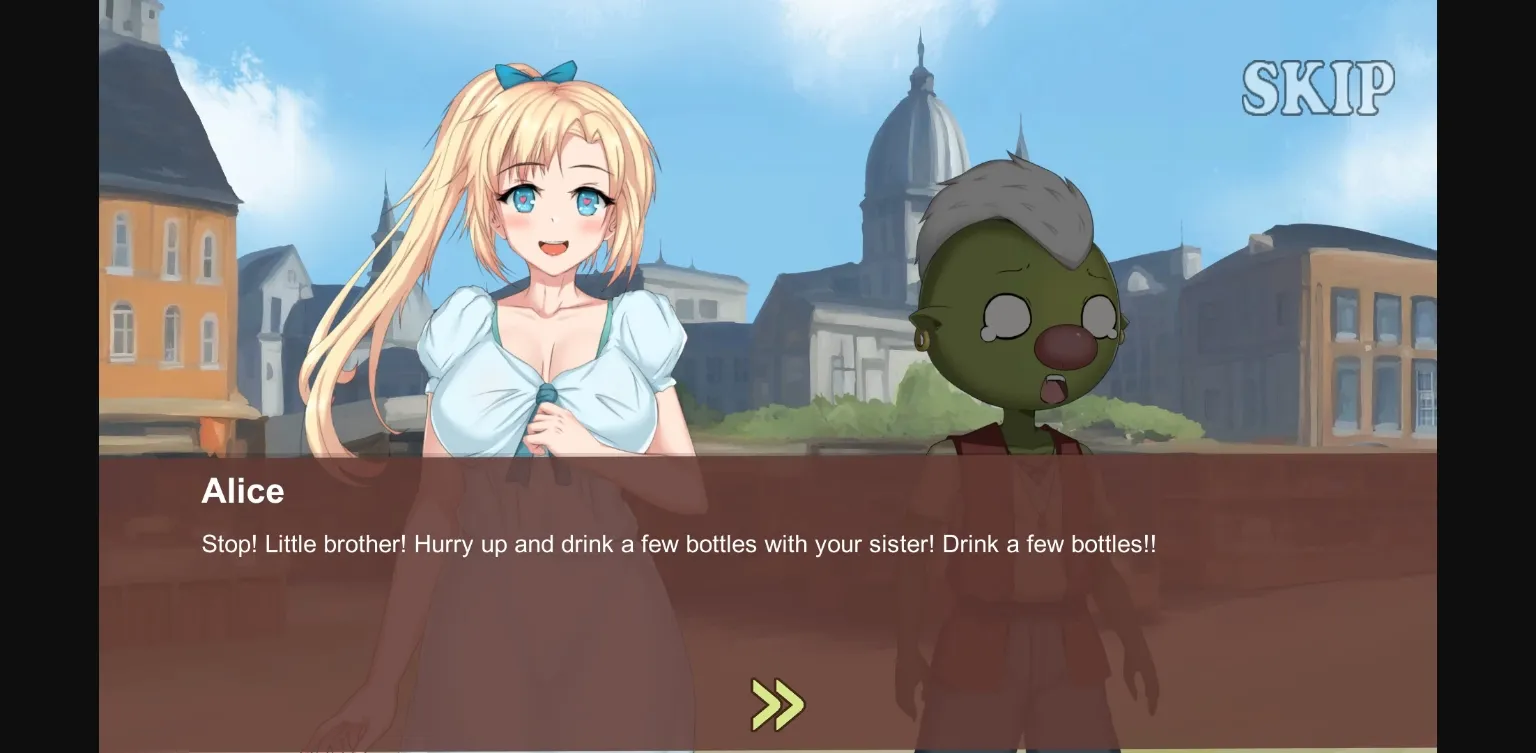The height and width of the screenshot is (753, 1536).
Task: Click the yellow strip at screen bottom
Action: pyautogui.click(x=768, y=748)
